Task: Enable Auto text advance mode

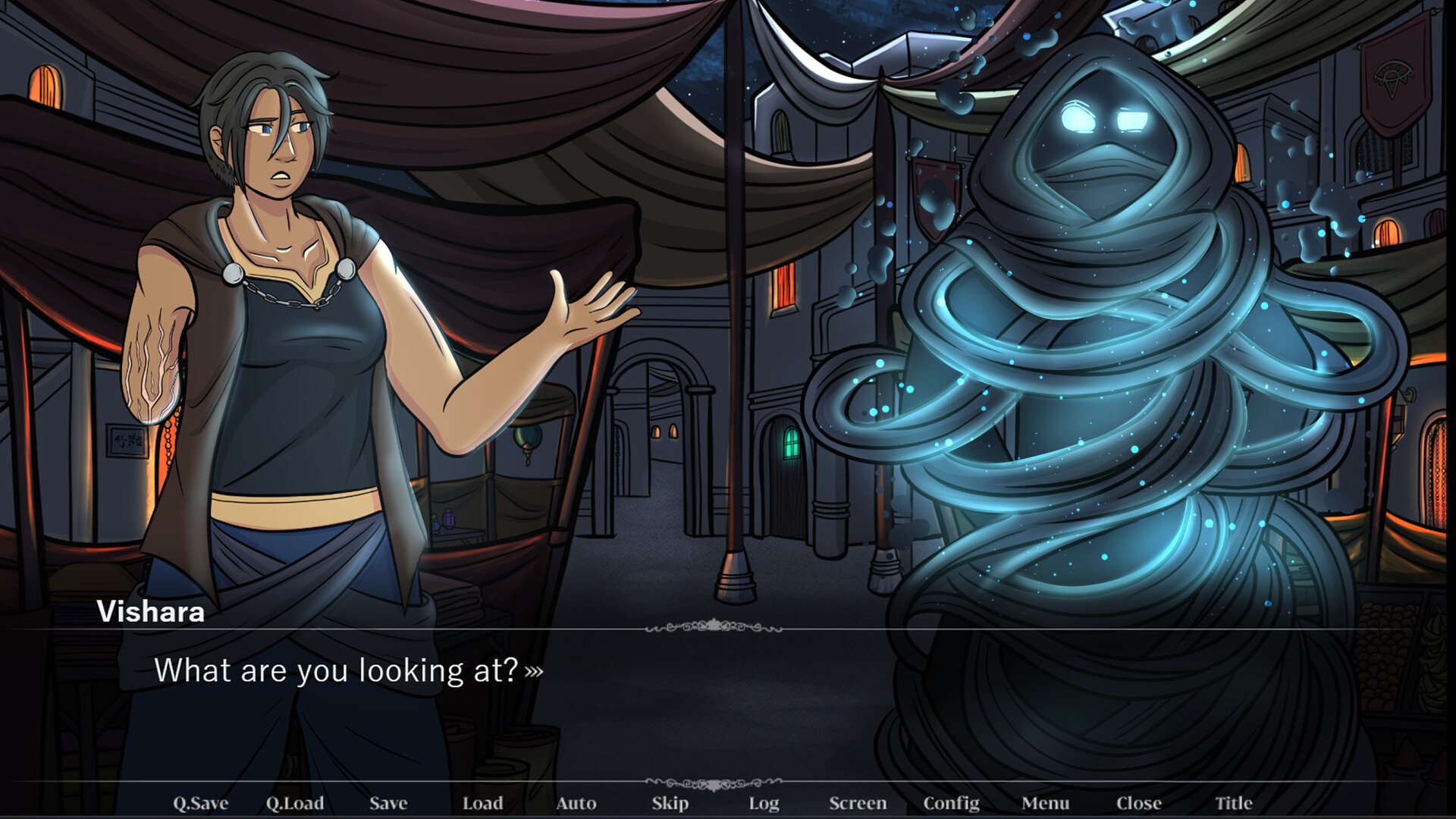Action: click(x=578, y=802)
